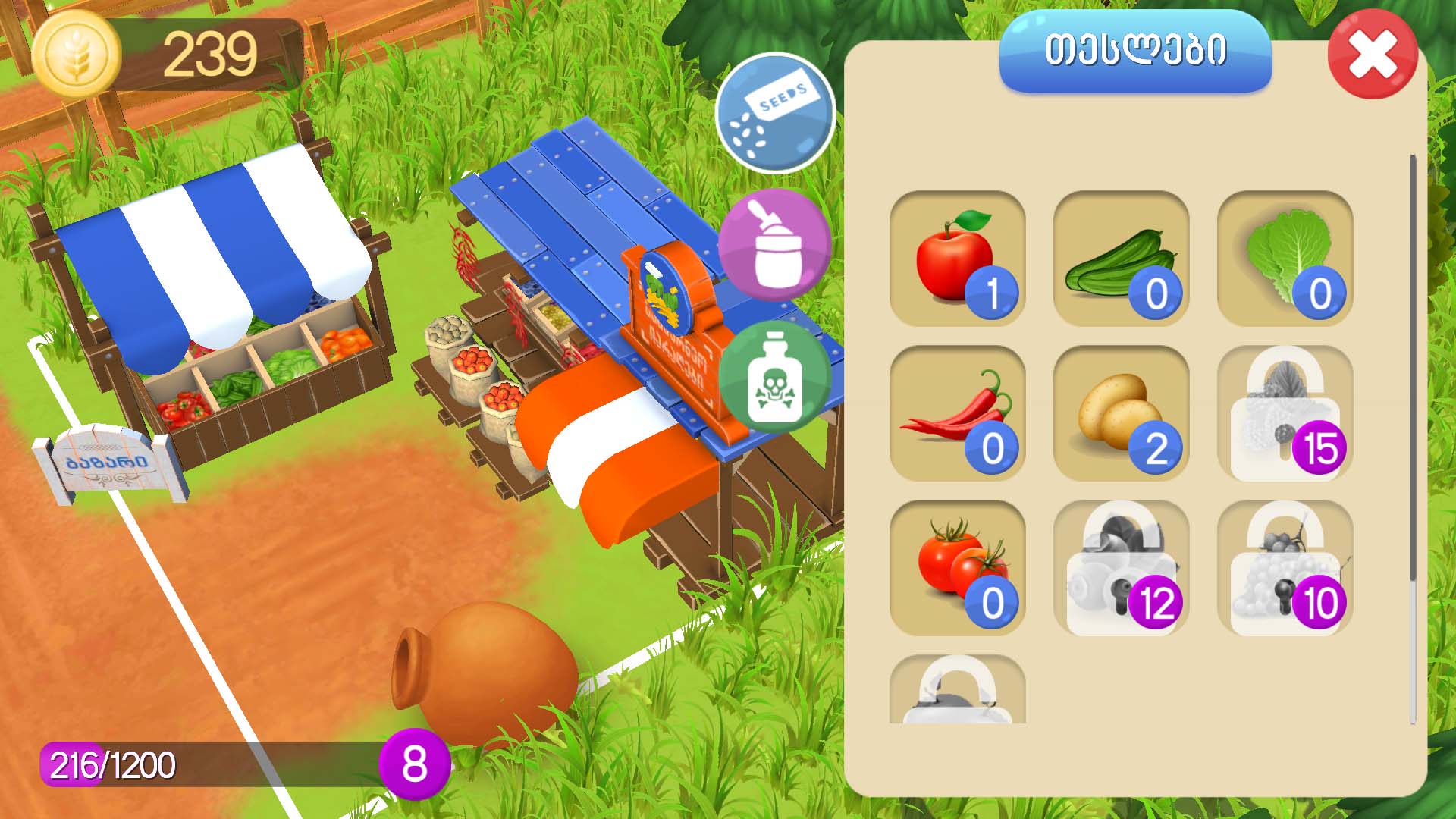1456x819 pixels.
Task: Select the cucumber seed slot
Action: 1121,259
